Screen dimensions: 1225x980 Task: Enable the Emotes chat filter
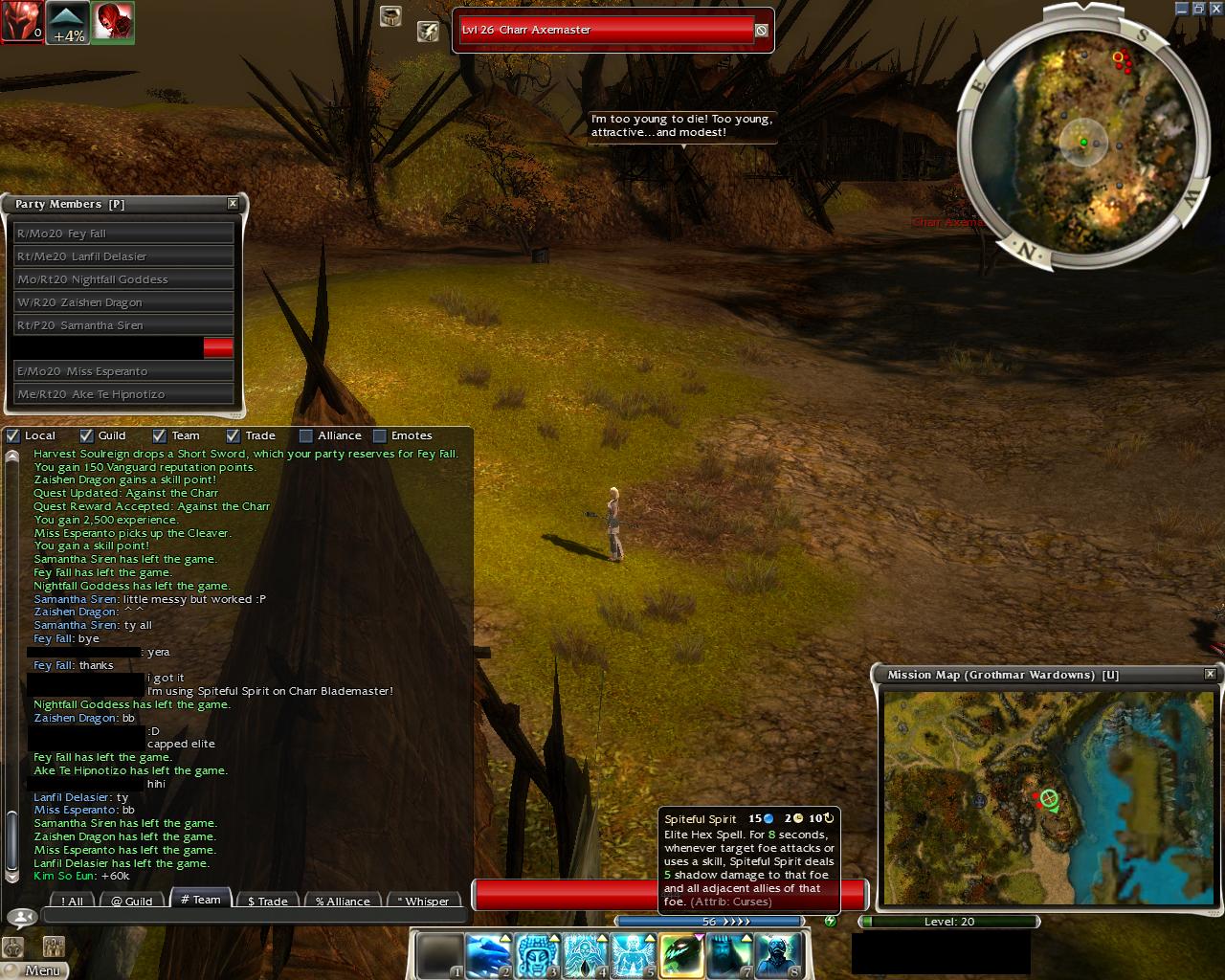pos(380,435)
